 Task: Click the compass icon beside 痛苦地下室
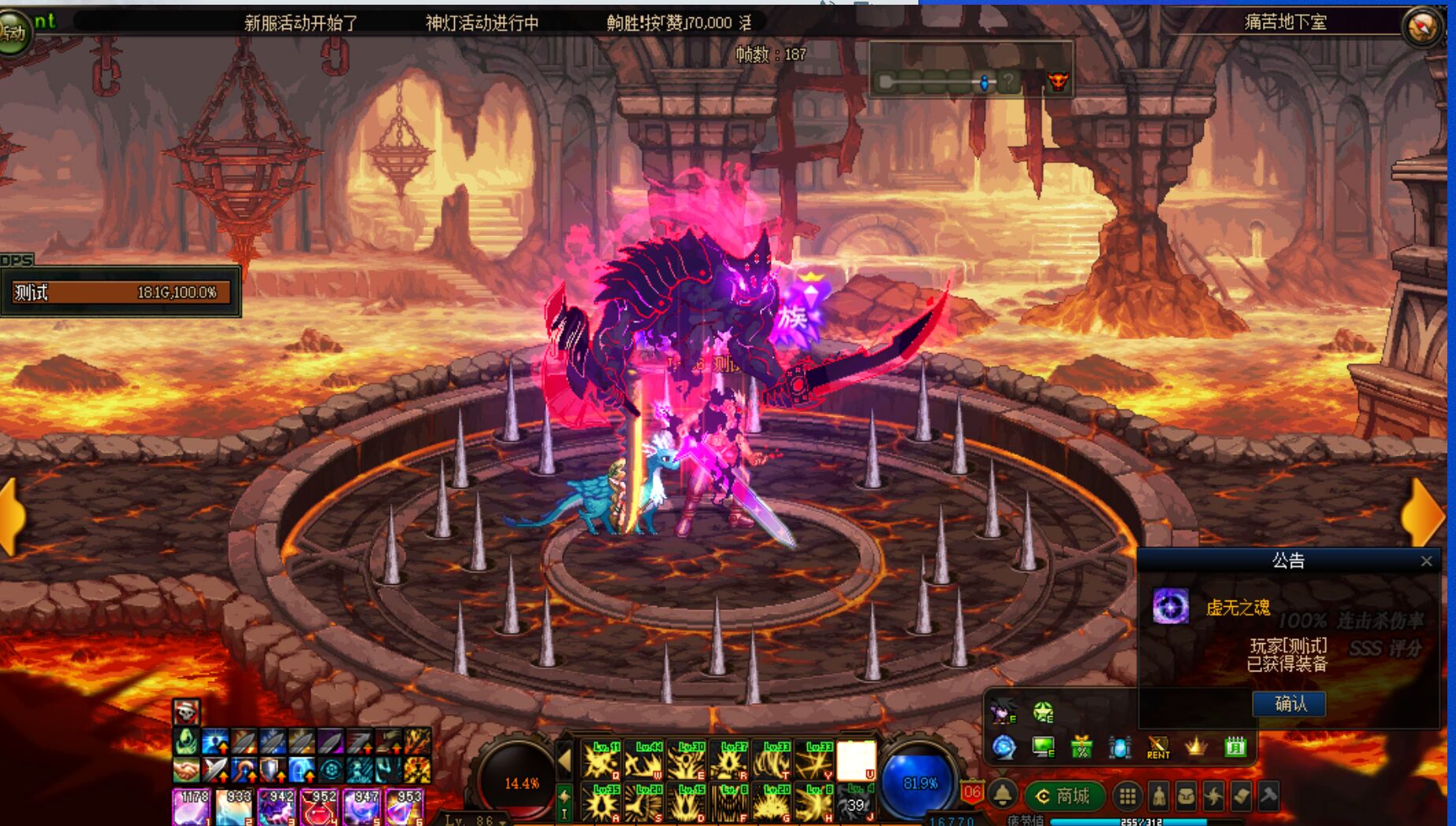(x=1423, y=27)
